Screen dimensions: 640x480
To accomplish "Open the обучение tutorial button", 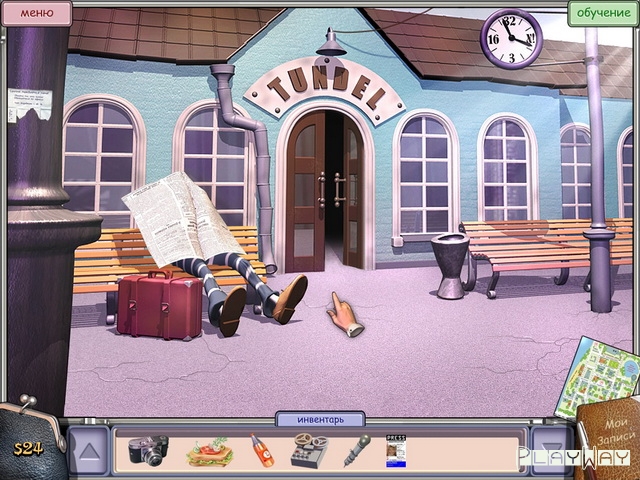I will tap(603, 13).
